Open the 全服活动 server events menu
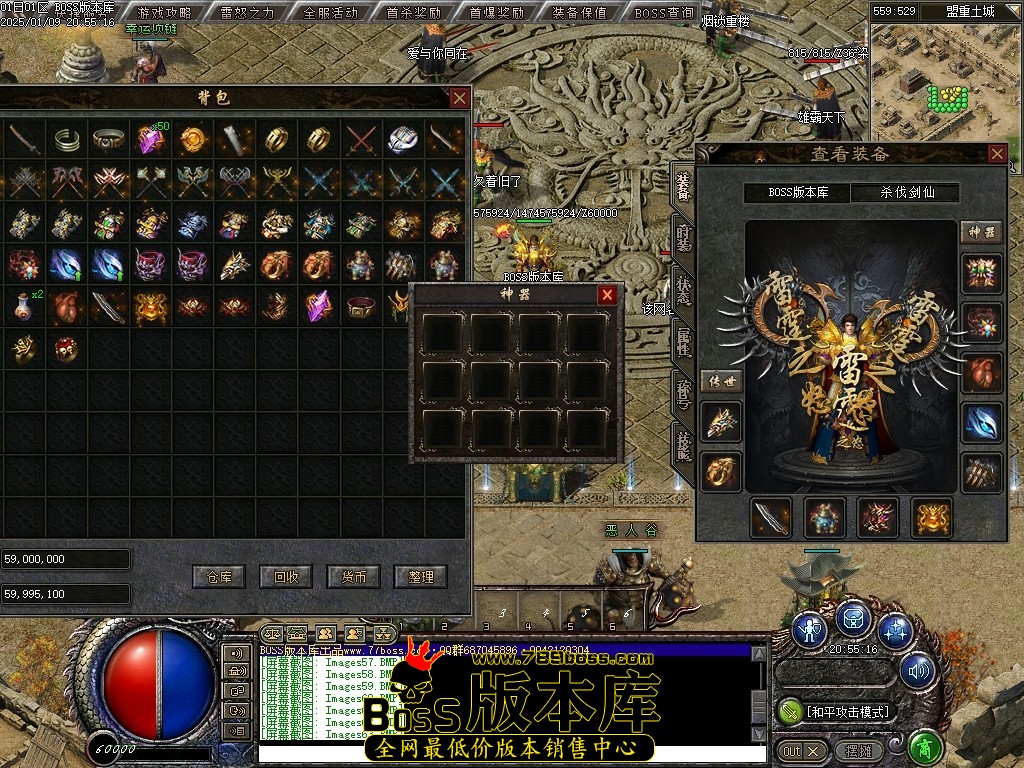 (330, 13)
